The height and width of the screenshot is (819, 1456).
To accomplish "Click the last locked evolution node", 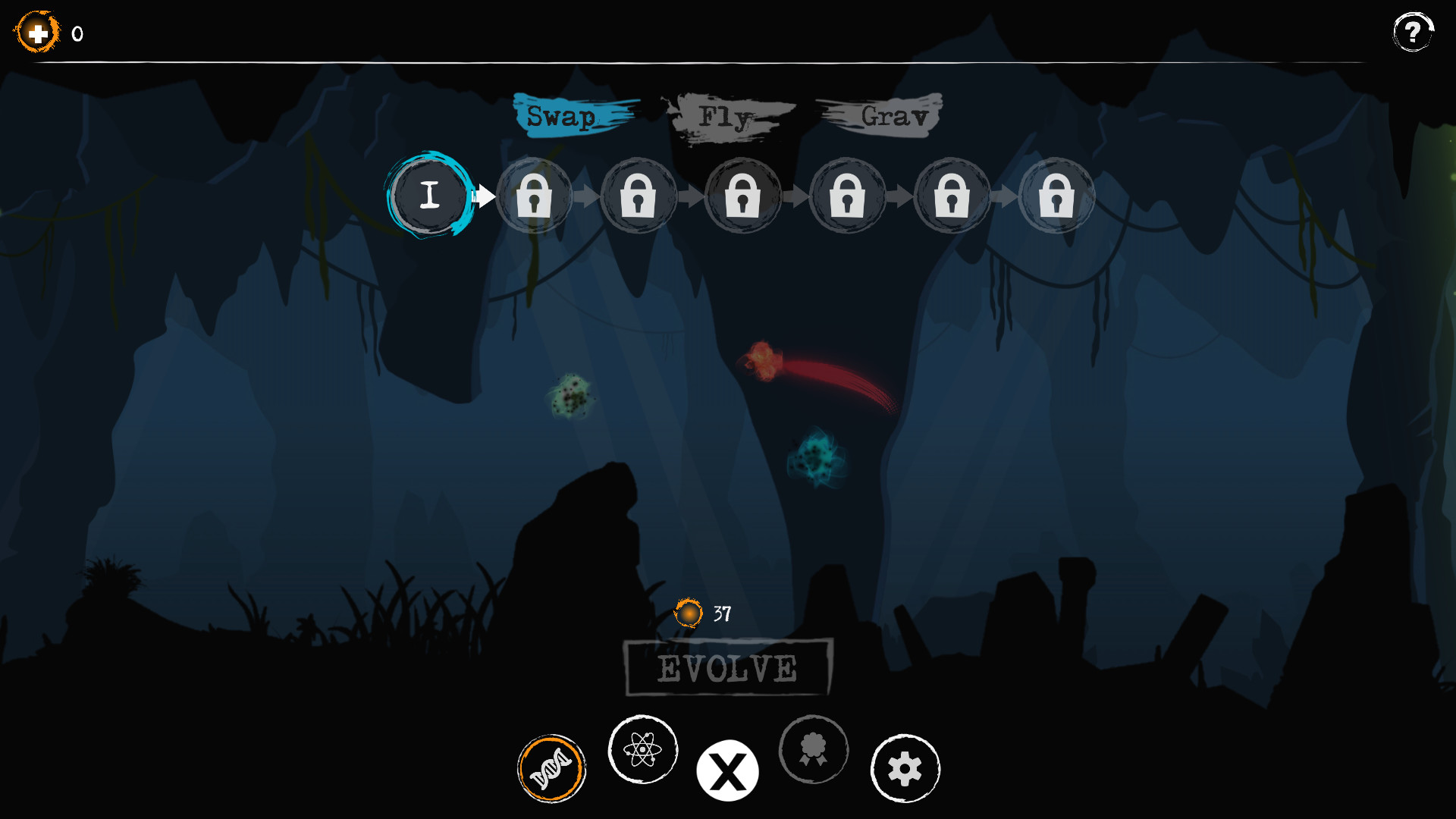I will tap(1057, 196).
